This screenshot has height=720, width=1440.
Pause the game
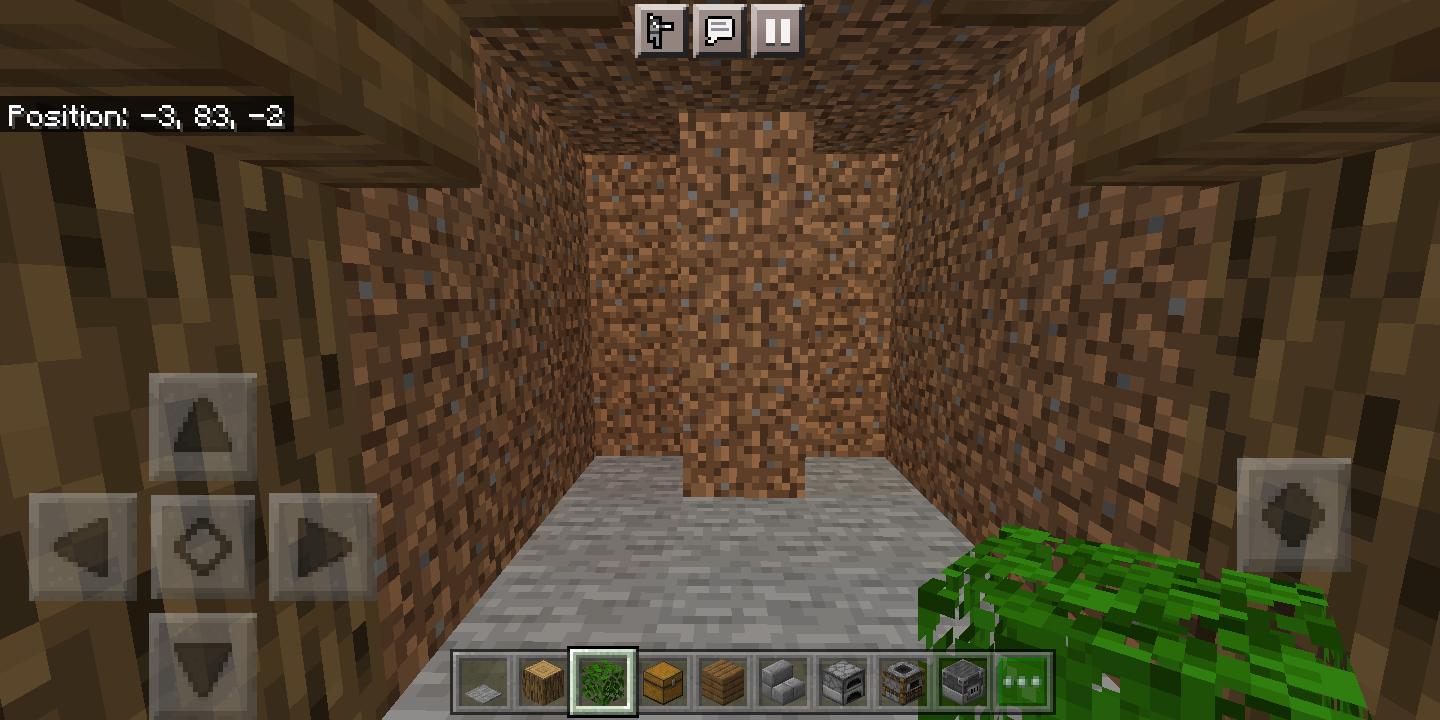(777, 31)
